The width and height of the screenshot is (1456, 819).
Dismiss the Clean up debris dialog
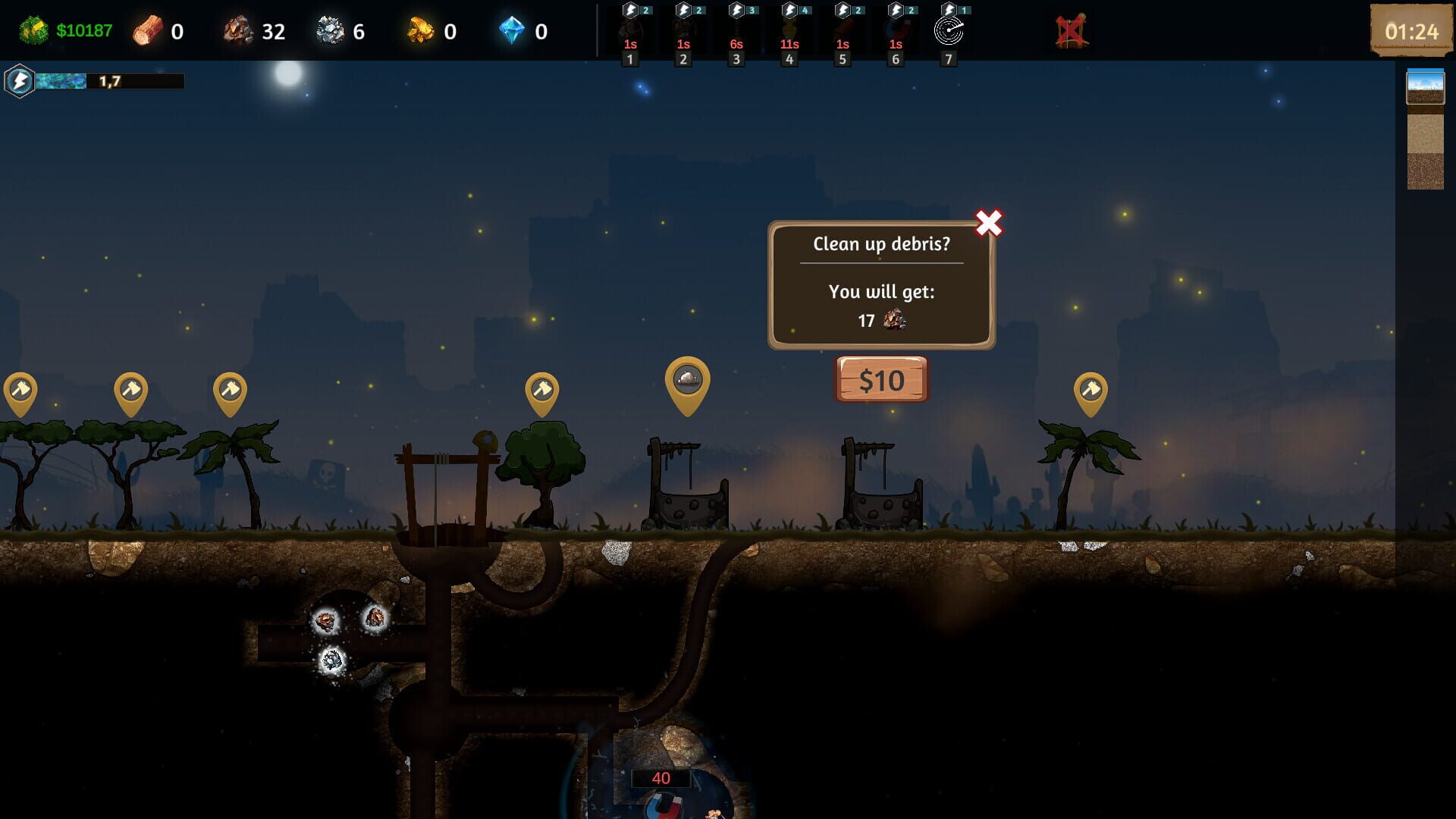(x=989, y=222)
